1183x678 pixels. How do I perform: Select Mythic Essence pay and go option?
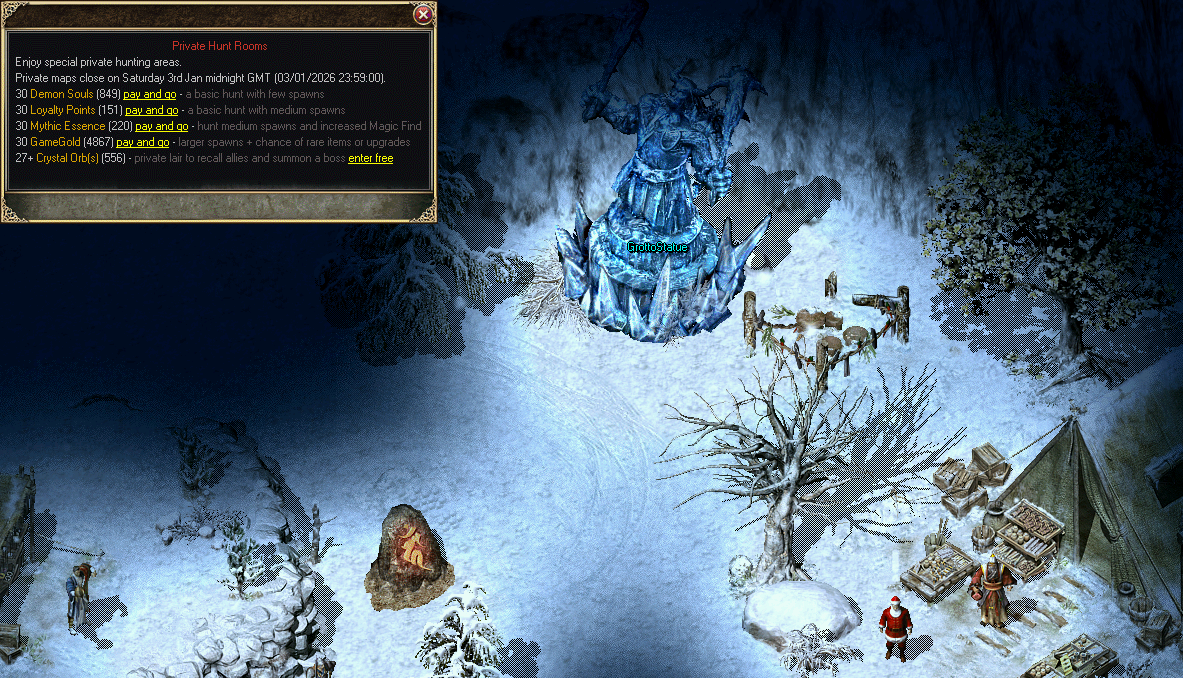click(x=161, y=126)
